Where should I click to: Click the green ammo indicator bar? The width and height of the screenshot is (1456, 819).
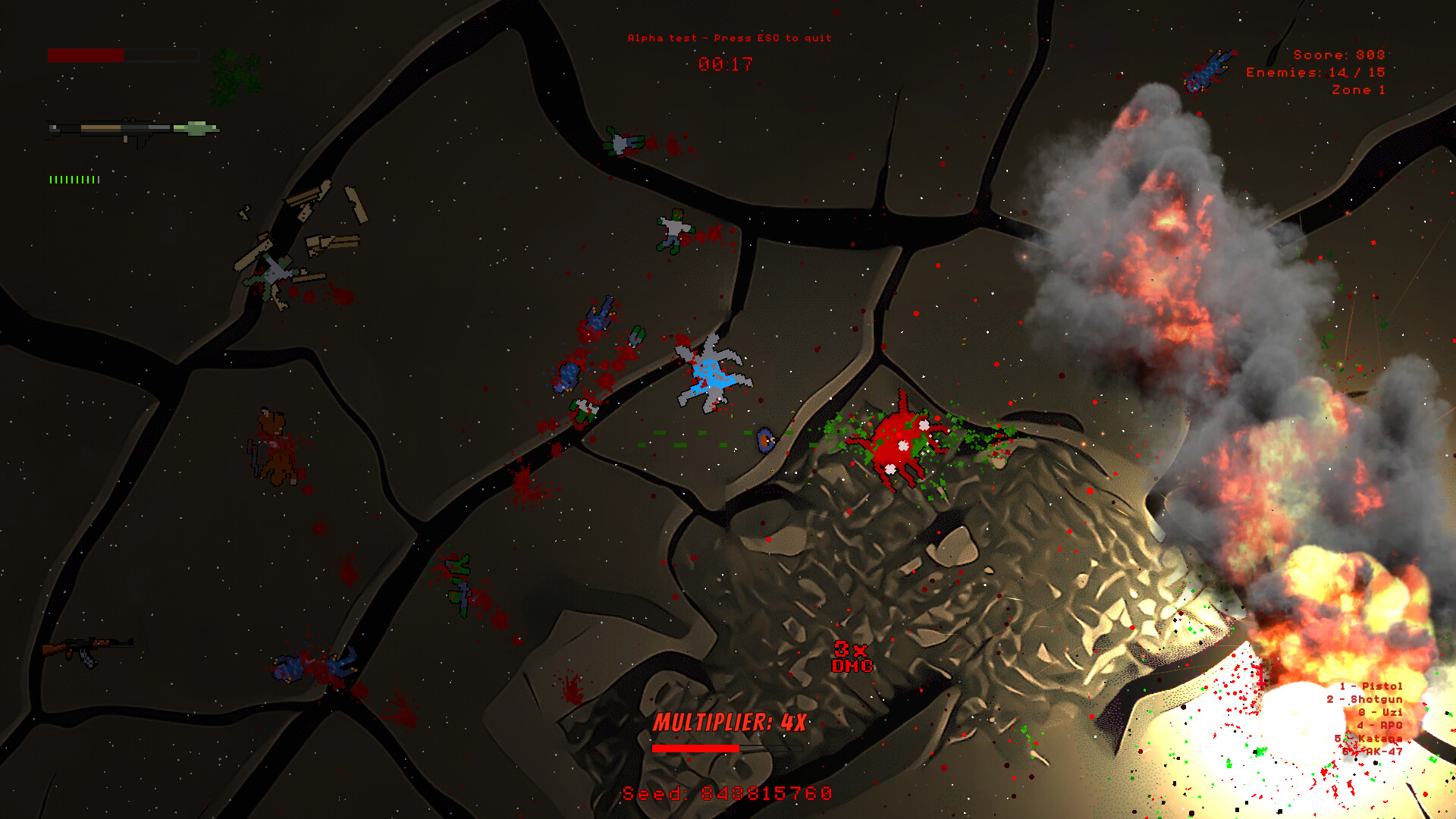74,180
